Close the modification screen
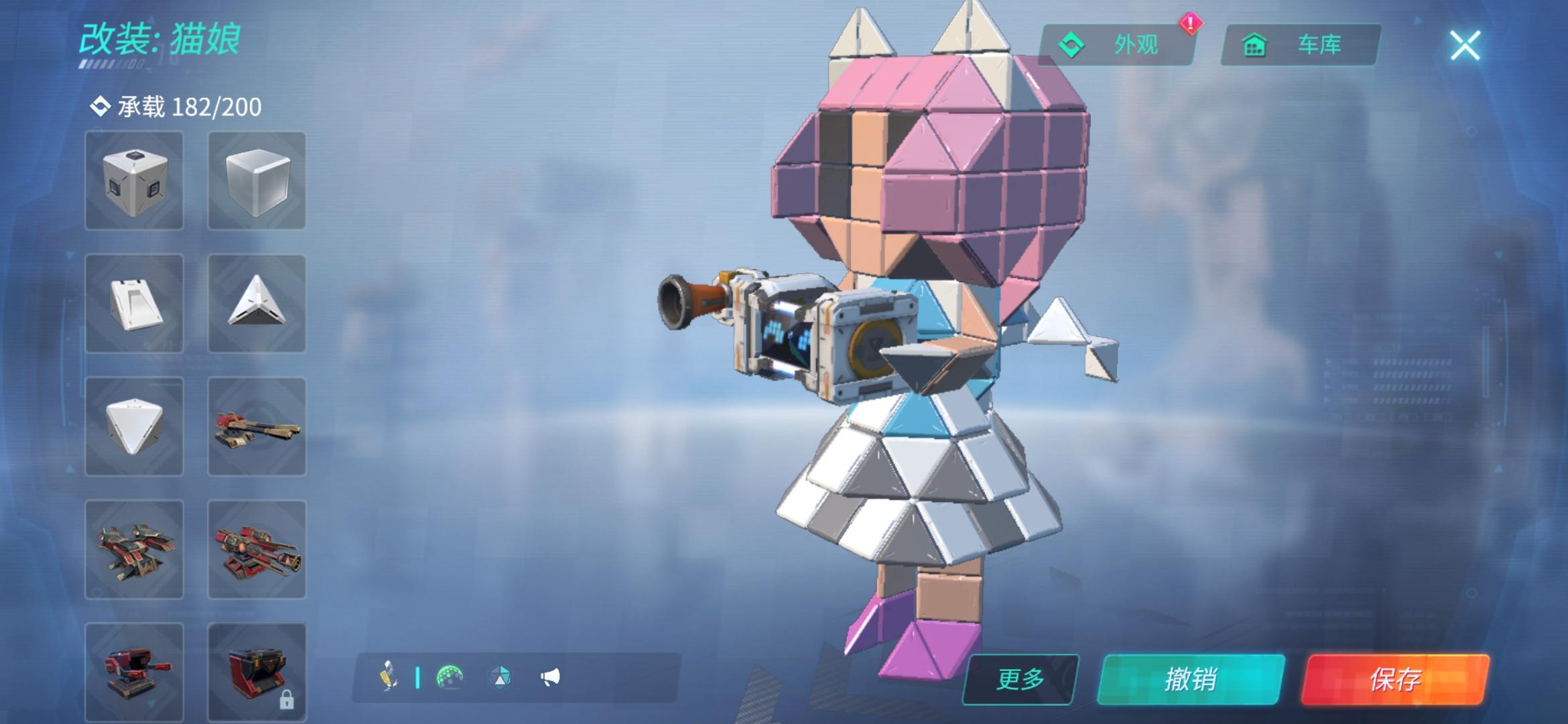The image size is (1568, 724). 1465,46
